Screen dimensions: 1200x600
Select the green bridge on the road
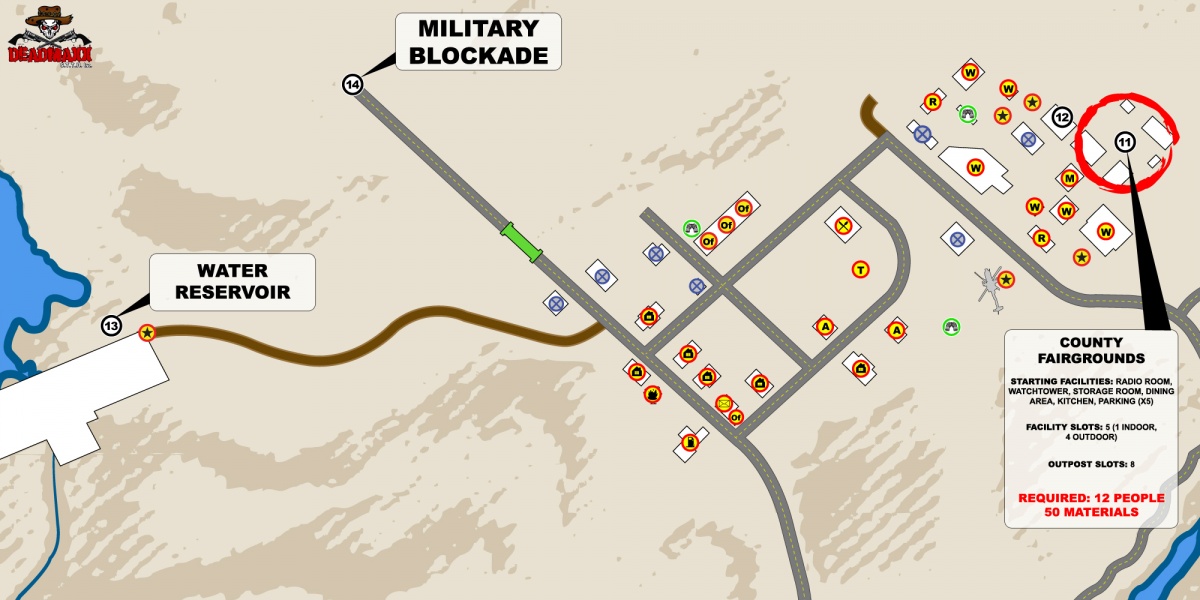pyautogui.click(x=521, y=242)
